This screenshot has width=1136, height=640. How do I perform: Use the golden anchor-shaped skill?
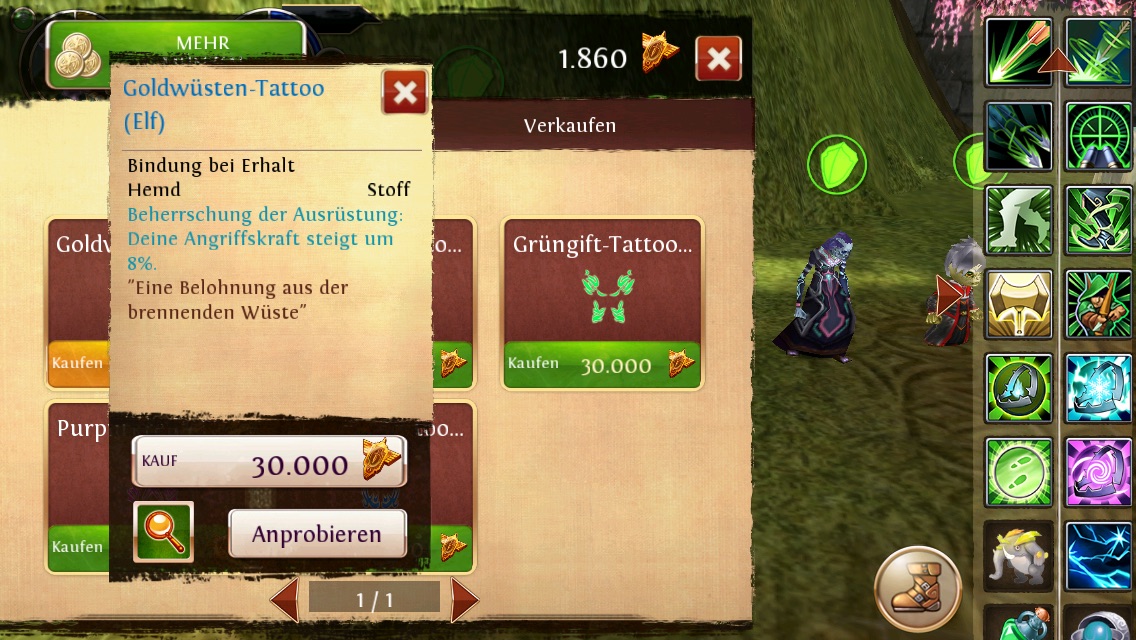[x=1019, y=304]
